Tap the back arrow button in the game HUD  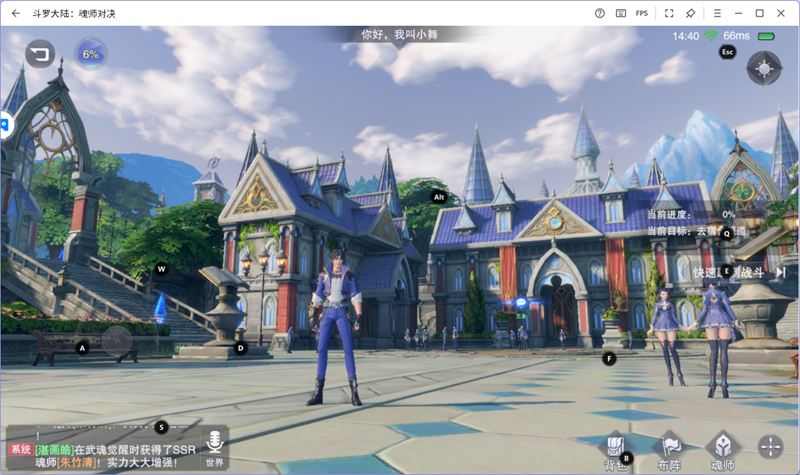click(x=41, y=53)
